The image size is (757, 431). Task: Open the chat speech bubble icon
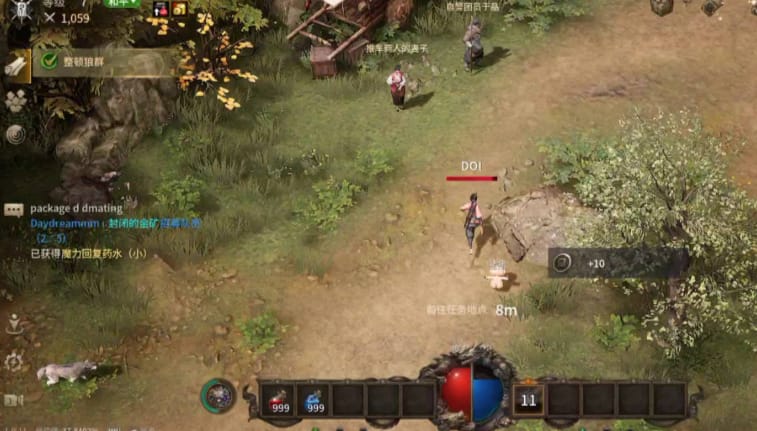[x=14, y=210]
